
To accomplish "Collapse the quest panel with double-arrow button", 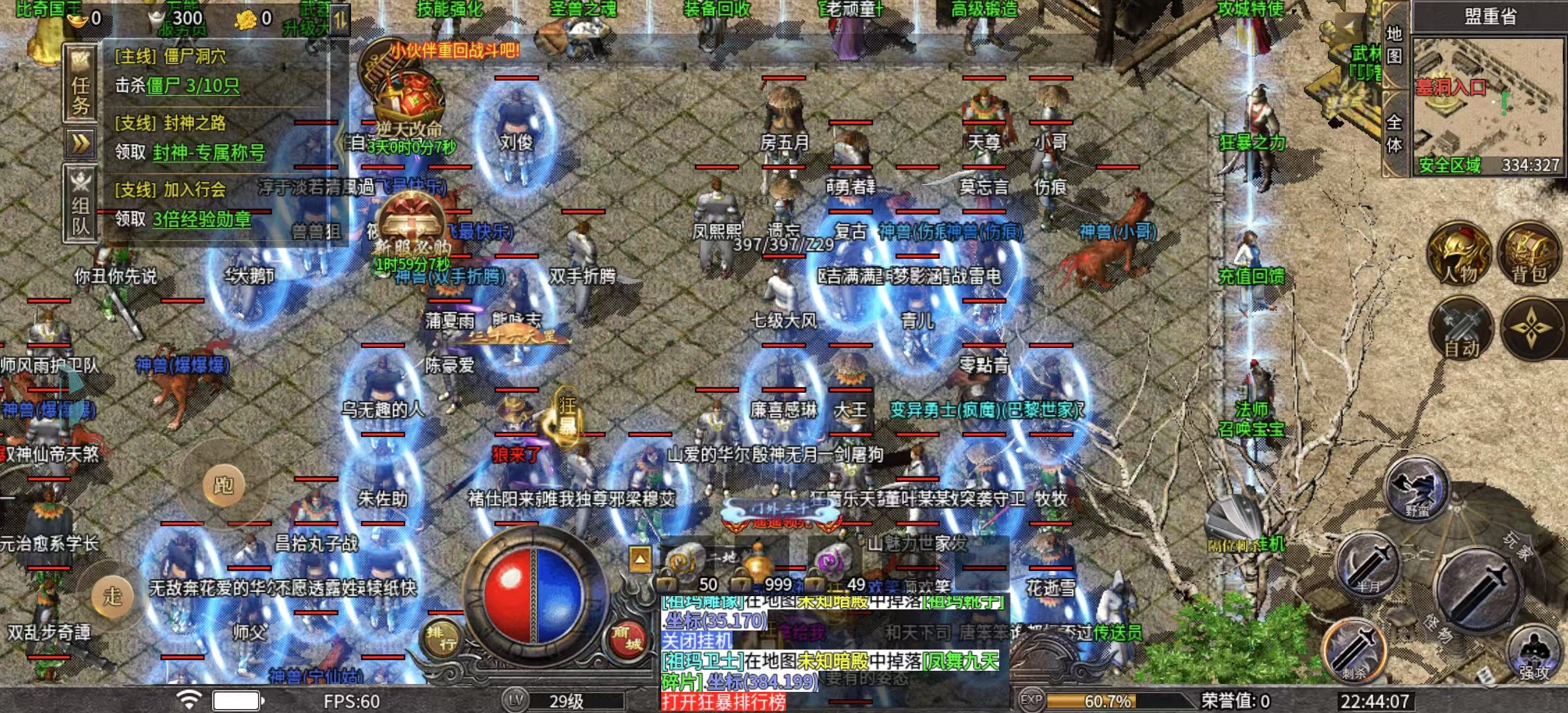I will point(81,143).
